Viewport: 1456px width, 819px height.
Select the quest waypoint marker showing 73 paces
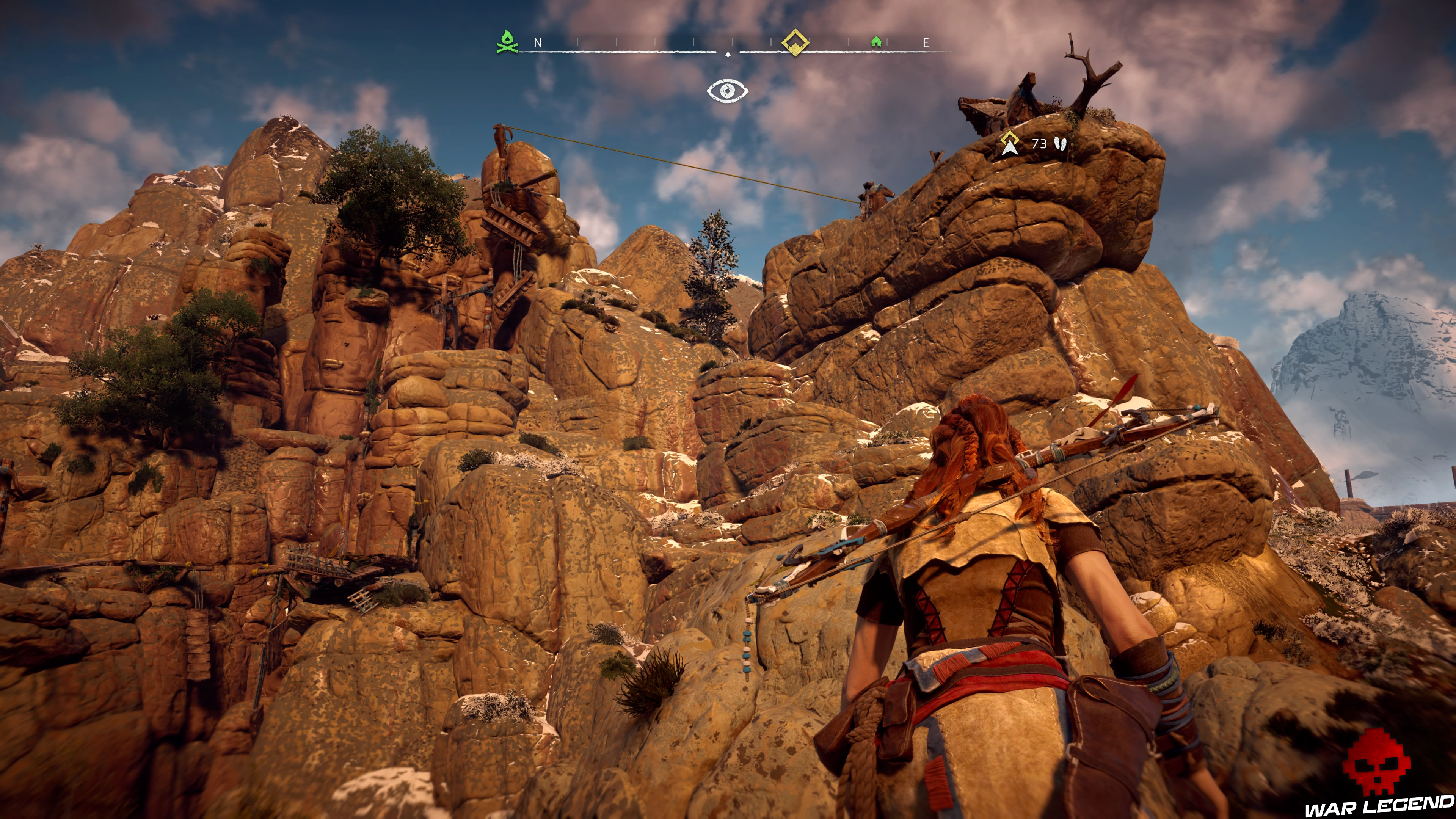click(1009, 144)
